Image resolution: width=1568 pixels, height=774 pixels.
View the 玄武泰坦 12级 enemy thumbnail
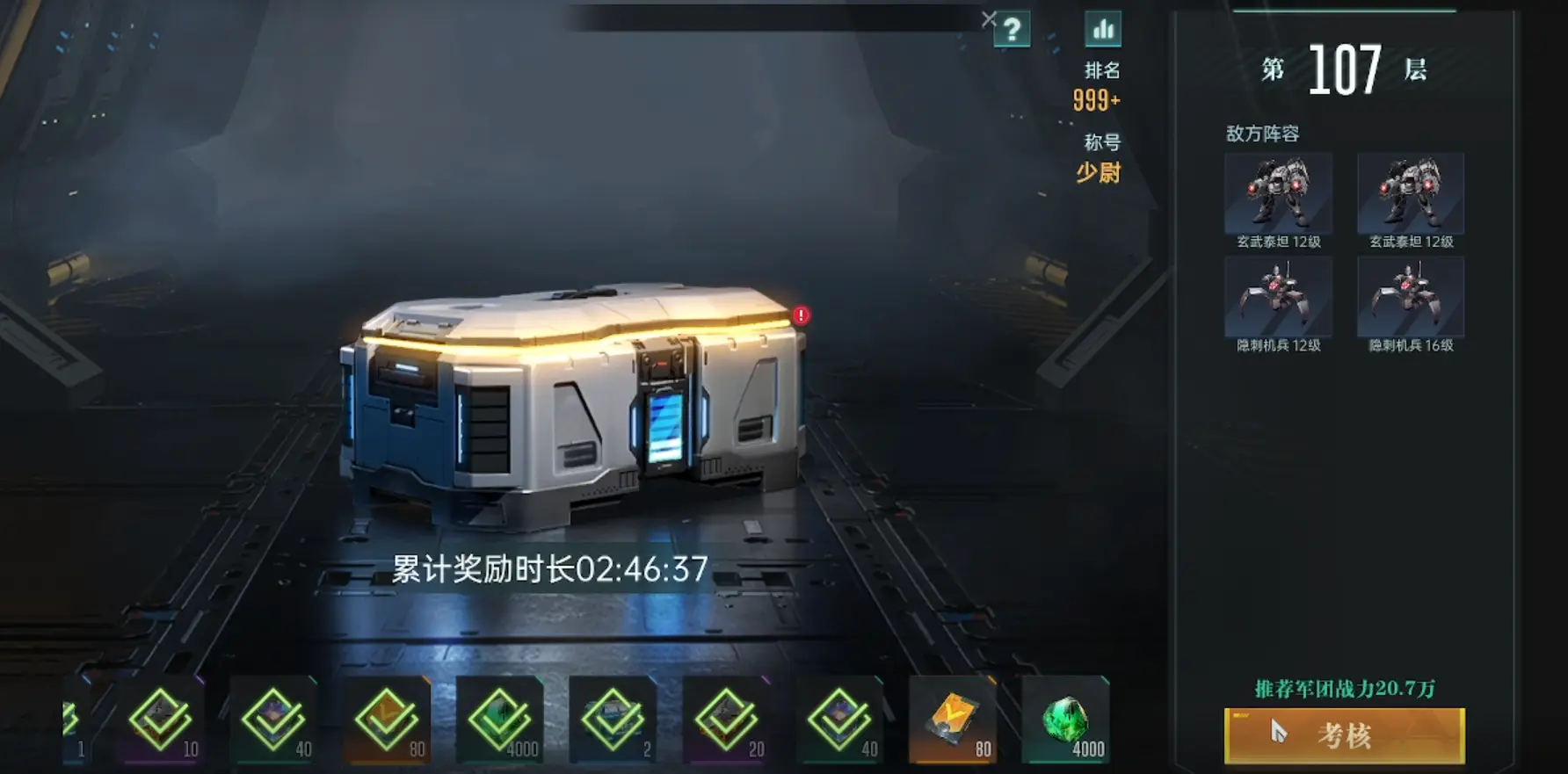pyautogui.click(x=1279, y=192)
